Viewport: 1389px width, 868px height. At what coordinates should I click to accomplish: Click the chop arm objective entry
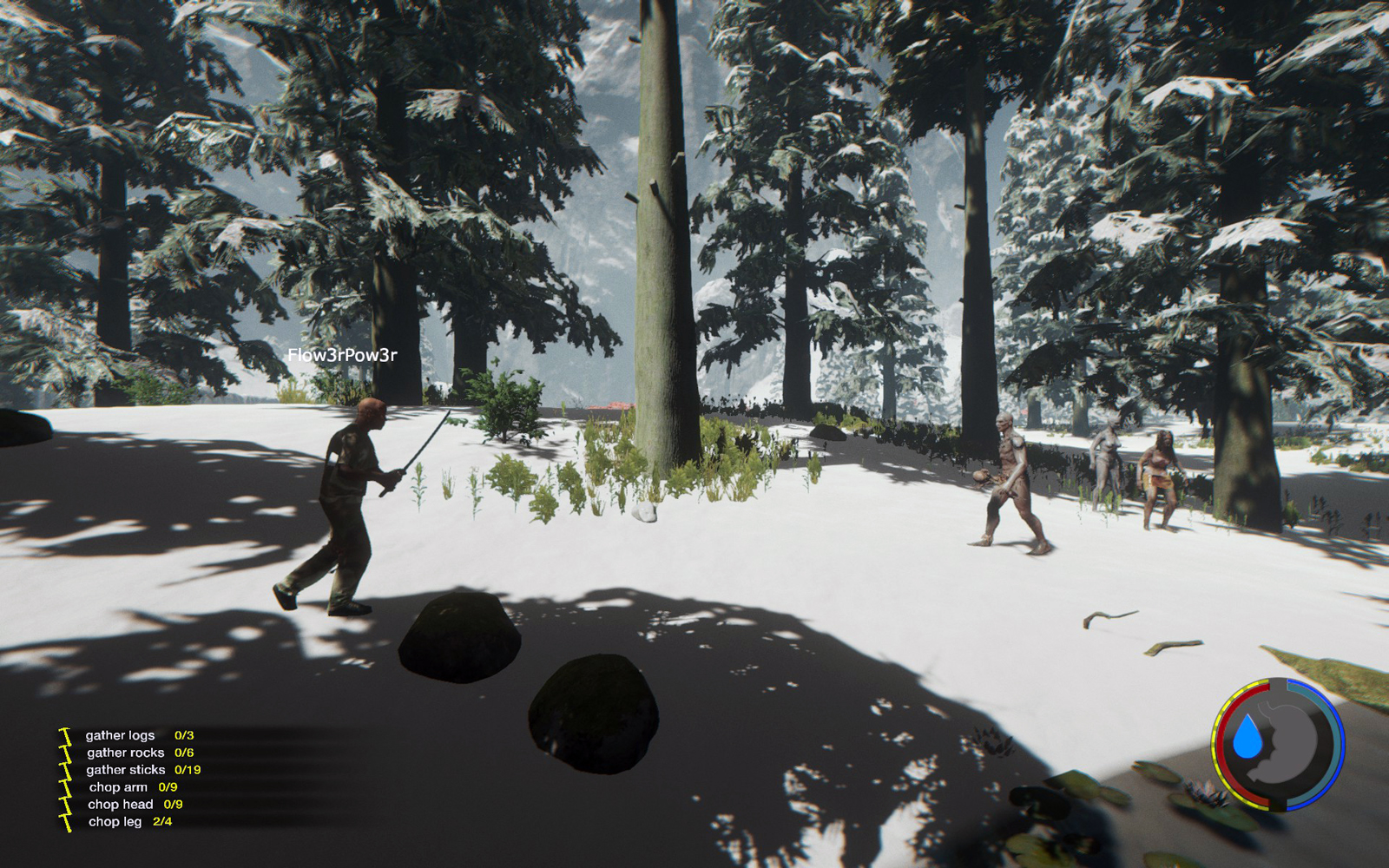tap(118, 787)
